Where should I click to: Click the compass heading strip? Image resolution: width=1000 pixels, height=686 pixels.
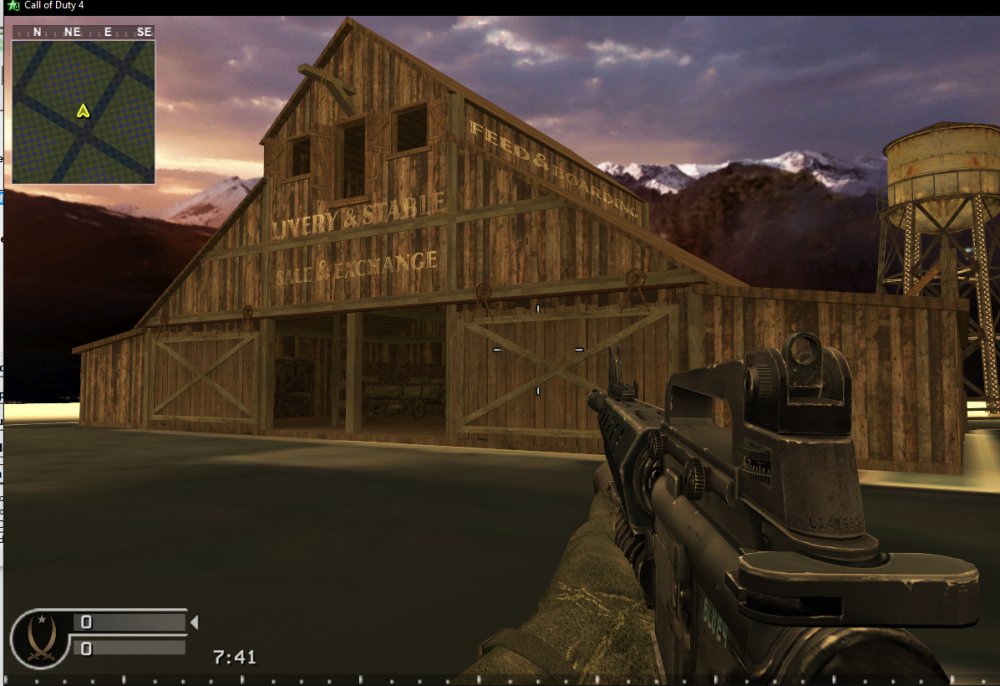click(x=83, y=32)
